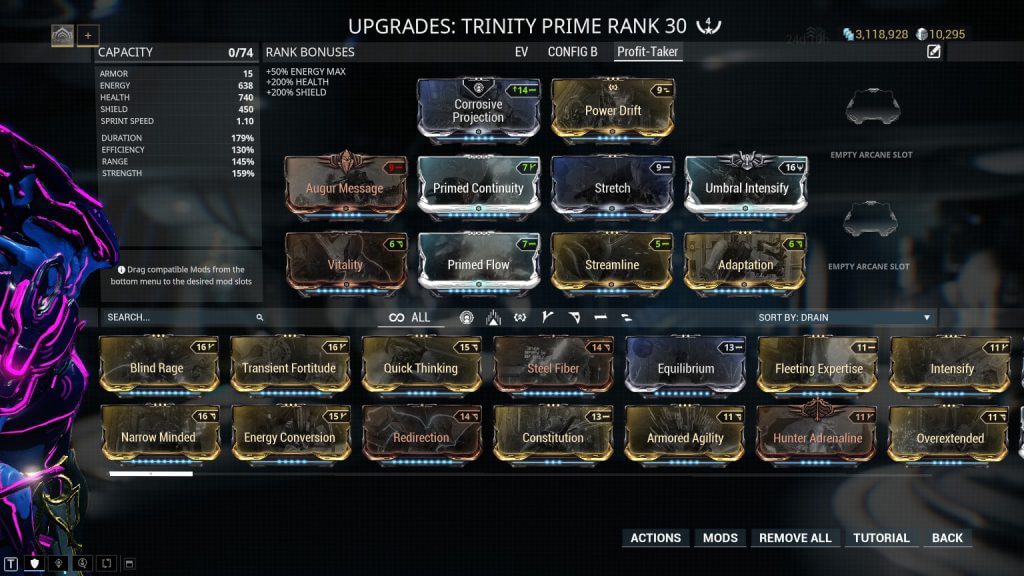1024x576 pixels.
Task: Click the rename config edit icon
Action: coord(934,52)
